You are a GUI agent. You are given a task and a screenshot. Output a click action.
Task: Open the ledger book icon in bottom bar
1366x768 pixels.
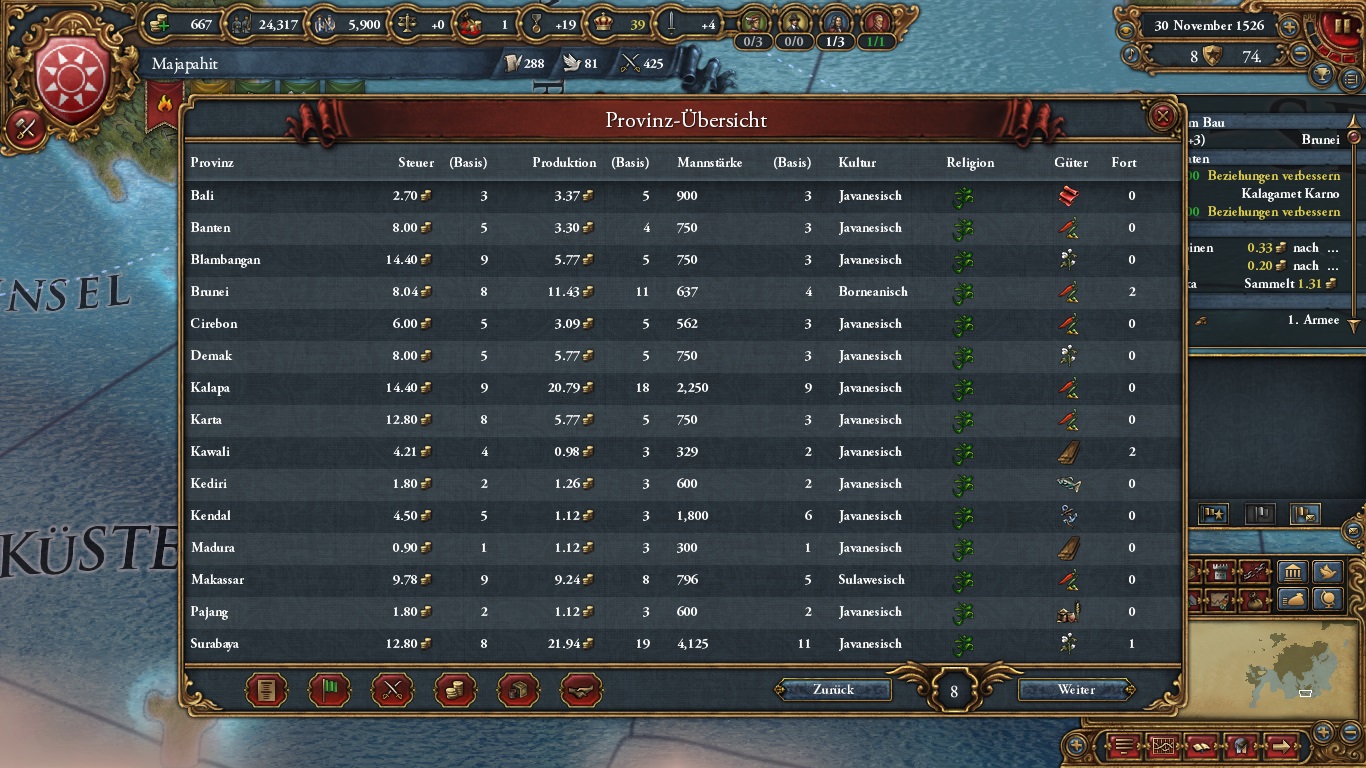pyautogui.click(x=1200, y=748)
